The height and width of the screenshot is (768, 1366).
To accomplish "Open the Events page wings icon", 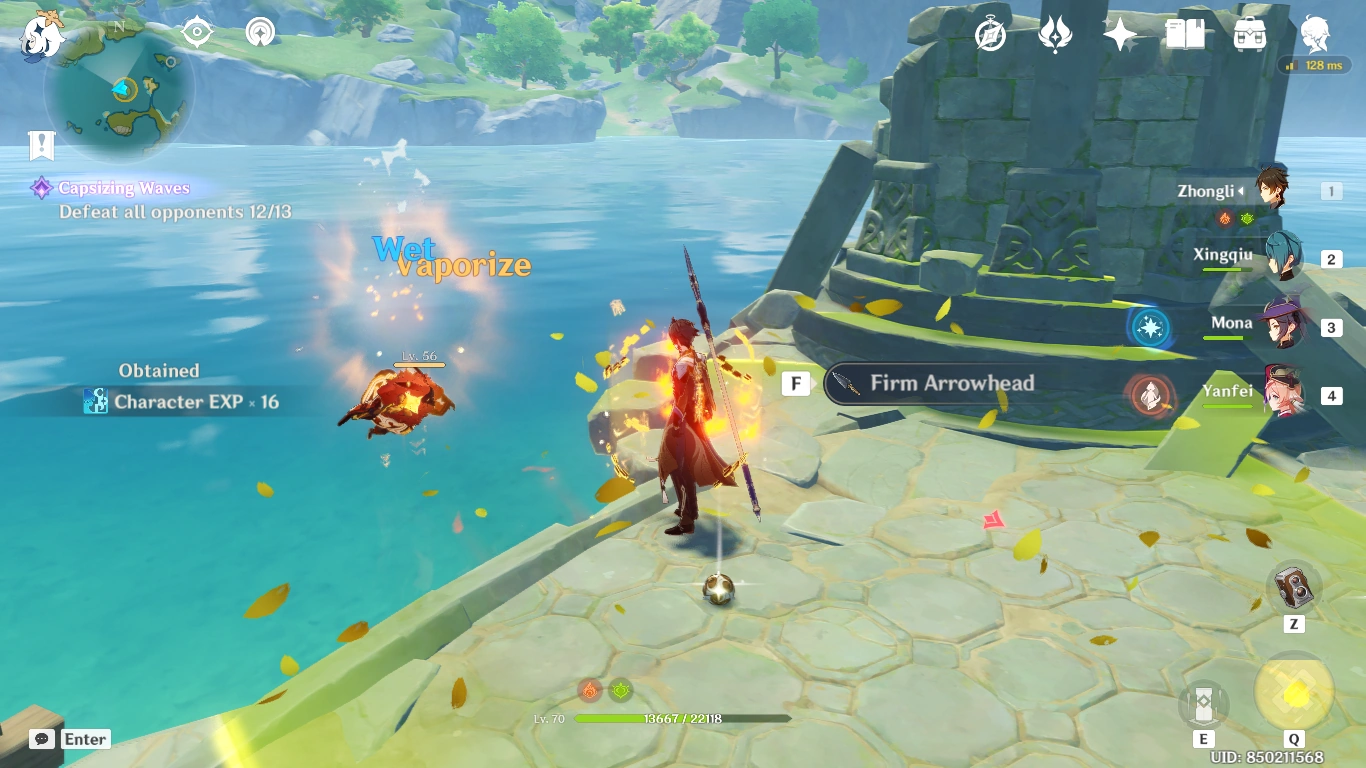I will [x=1056, y=33].
